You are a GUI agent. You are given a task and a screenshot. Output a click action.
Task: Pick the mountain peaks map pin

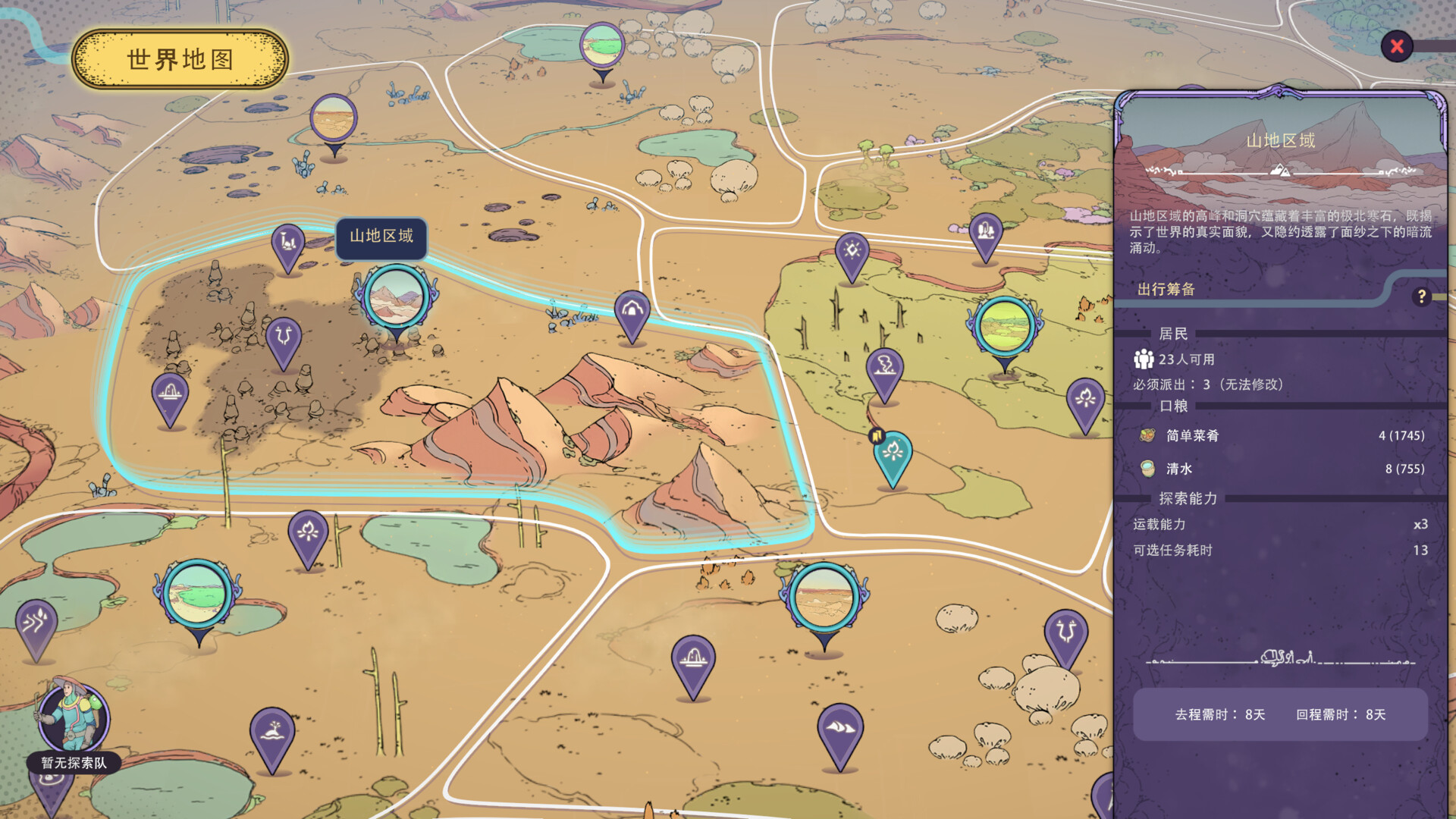[839, 728]
